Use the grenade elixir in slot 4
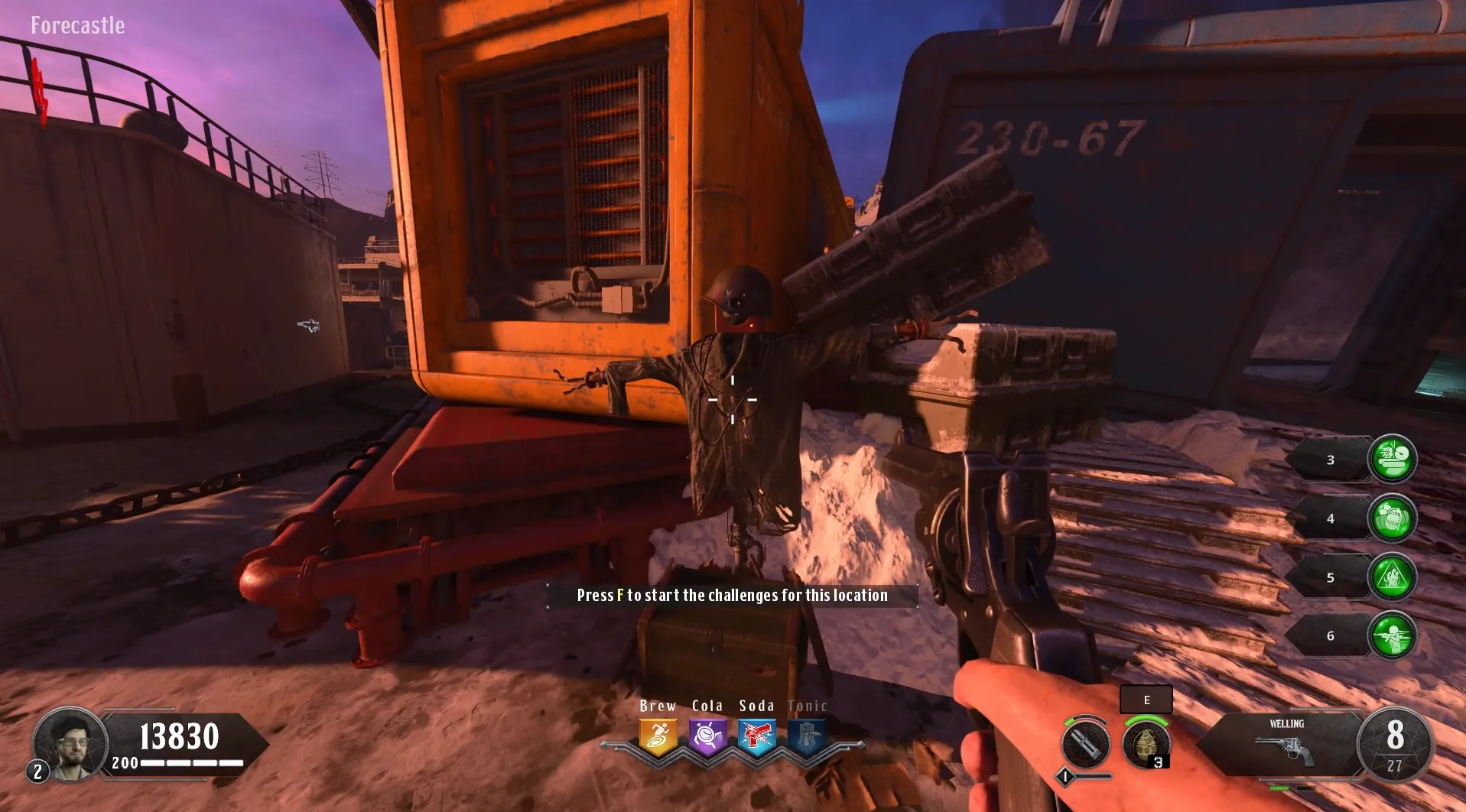 click(x=1392, y=518)
